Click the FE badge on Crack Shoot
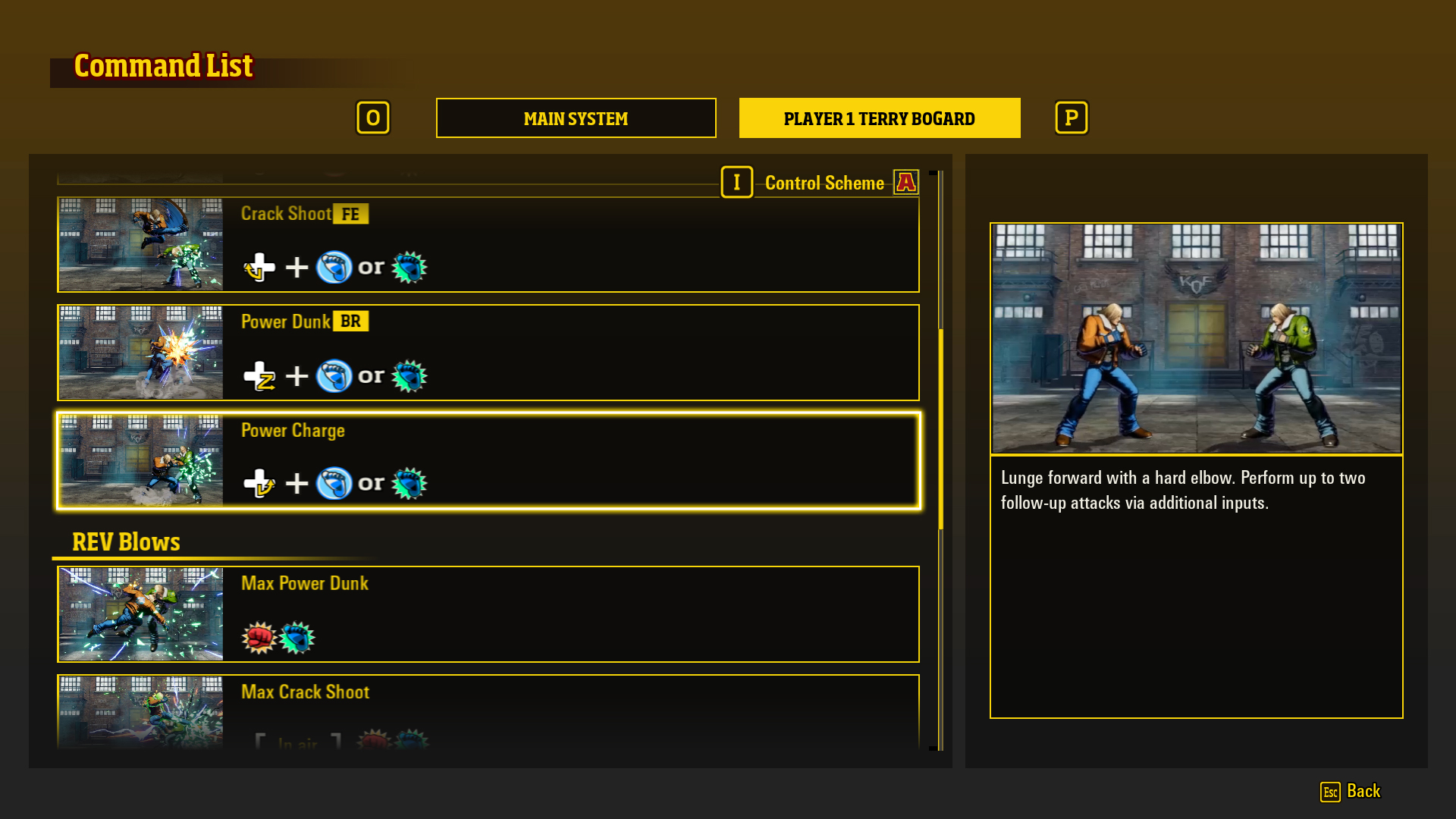Screen dimensions: 1456x819 (350, 214)
